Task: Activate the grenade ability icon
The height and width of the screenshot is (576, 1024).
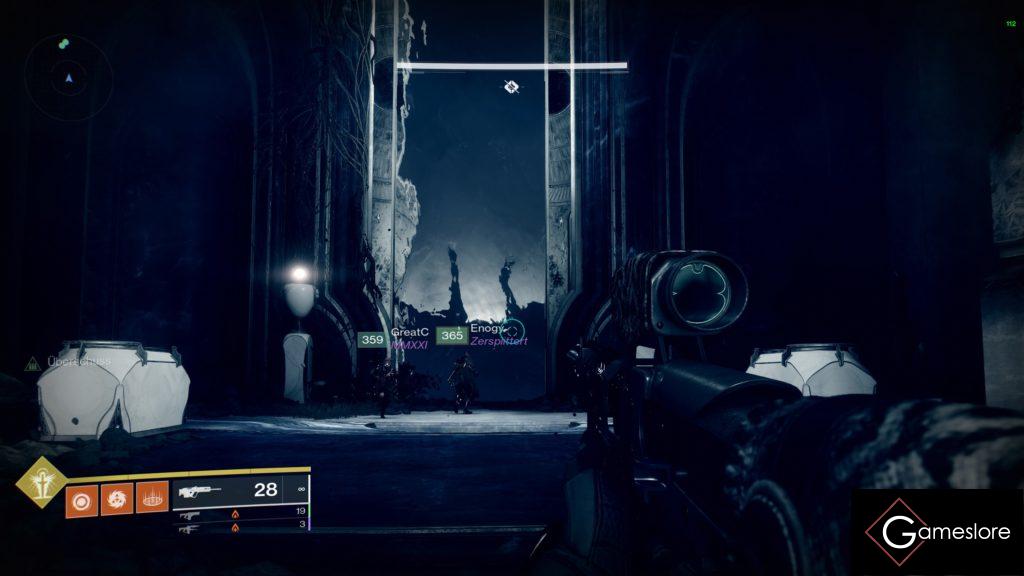Action: click(80, 499)
